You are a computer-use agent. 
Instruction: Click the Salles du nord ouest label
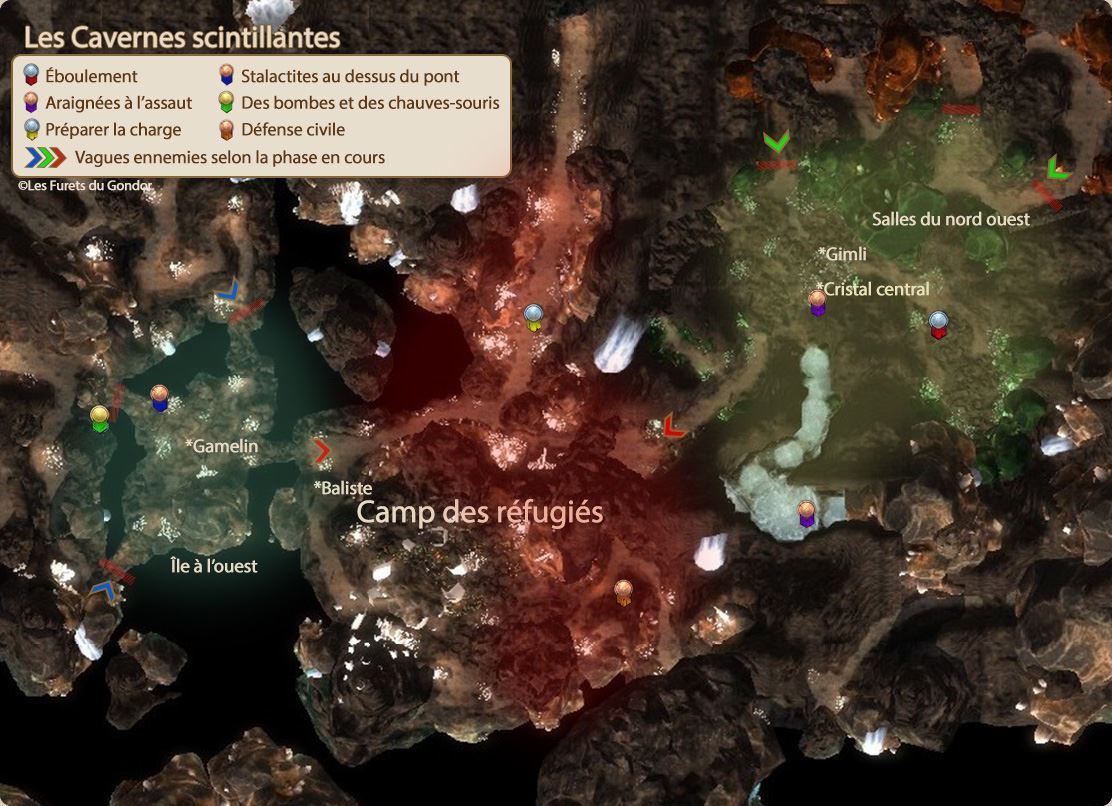click(x=950, y=219)
